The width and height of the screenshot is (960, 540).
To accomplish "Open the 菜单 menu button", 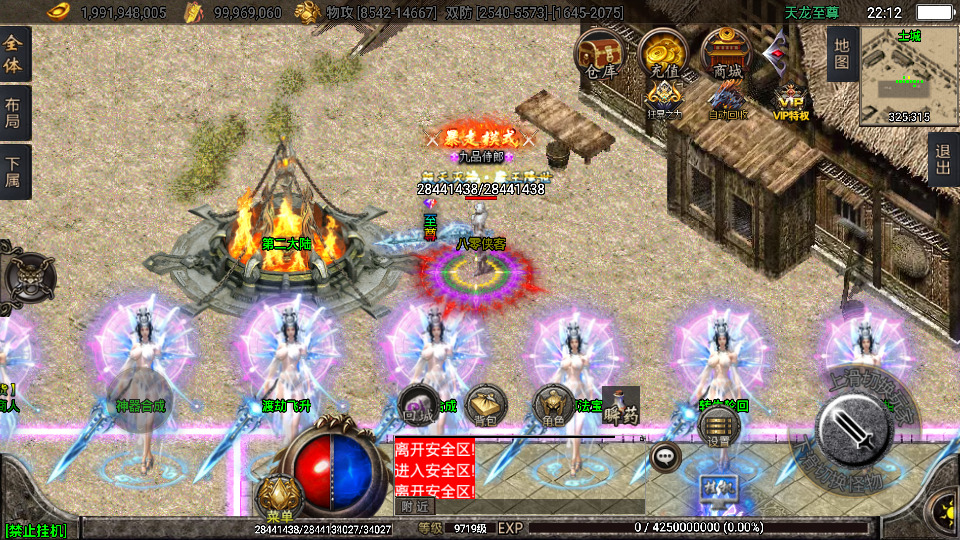I will coord(279,497).
